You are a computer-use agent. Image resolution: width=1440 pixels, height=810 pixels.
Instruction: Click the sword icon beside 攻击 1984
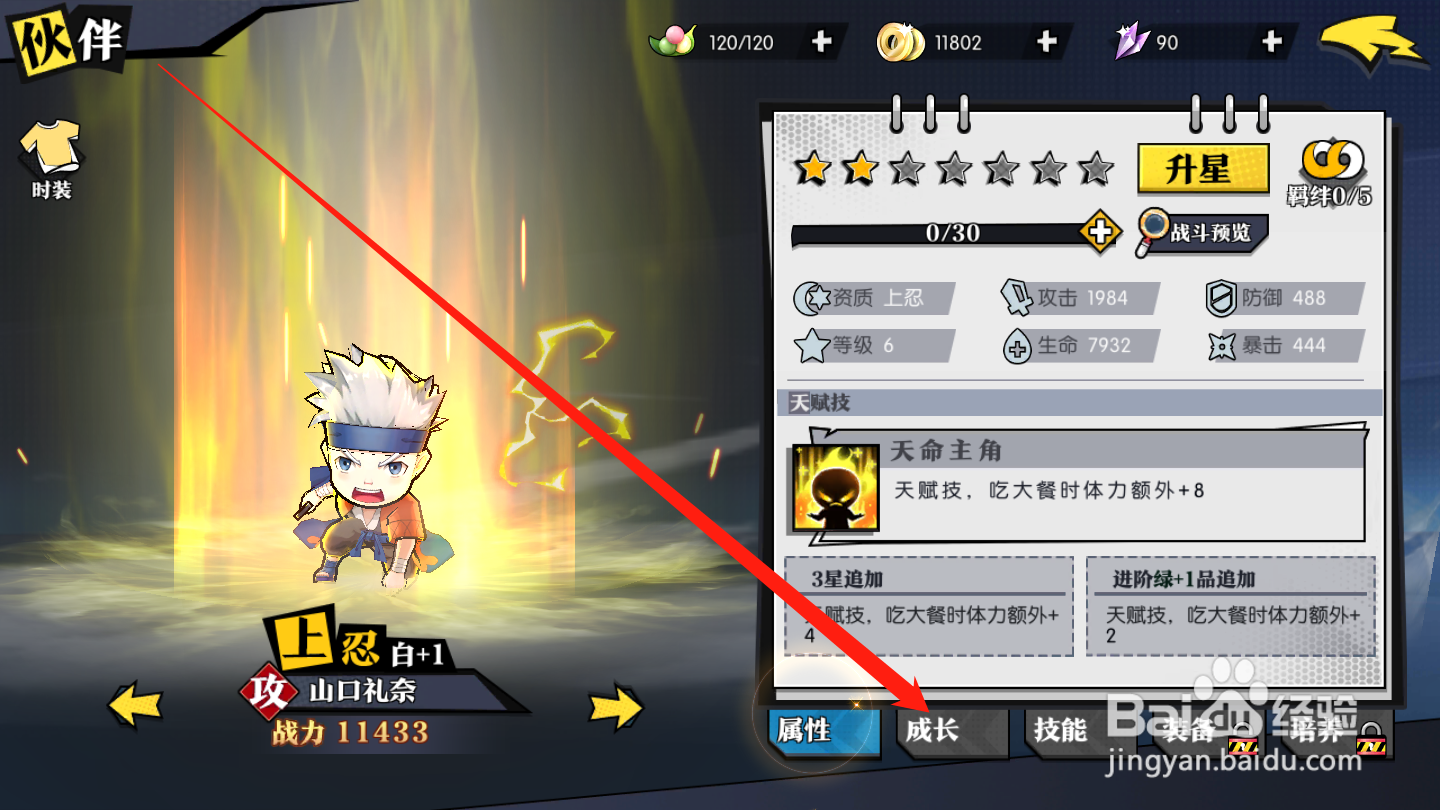pyautogui.click(x=1016, y=296)
